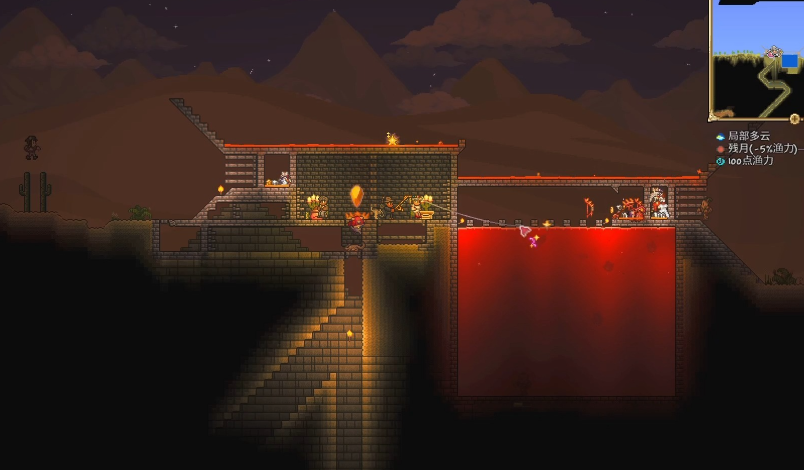Click the moon phase info icon

click(720, 148)
